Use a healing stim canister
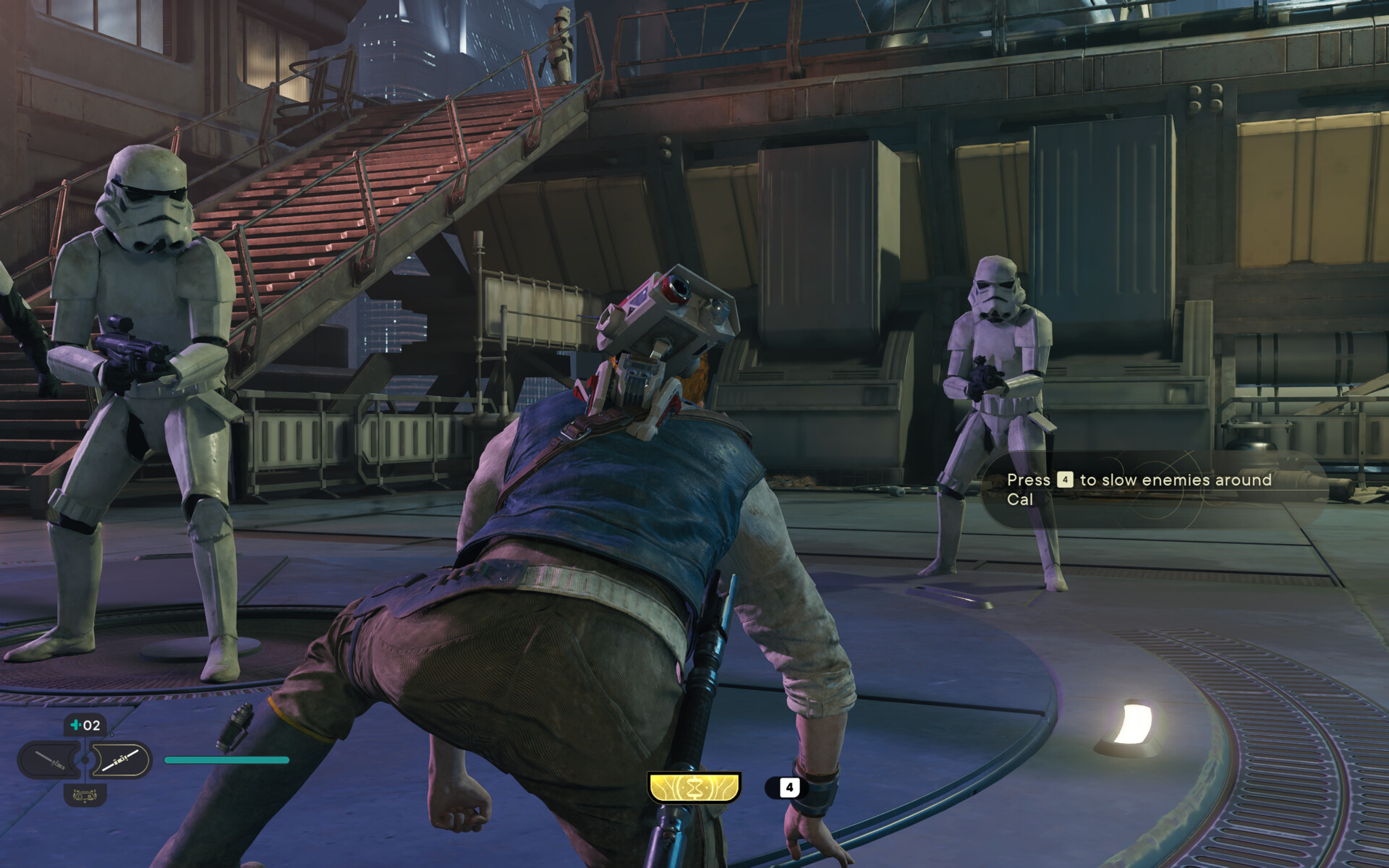 (x=85, y=725)
